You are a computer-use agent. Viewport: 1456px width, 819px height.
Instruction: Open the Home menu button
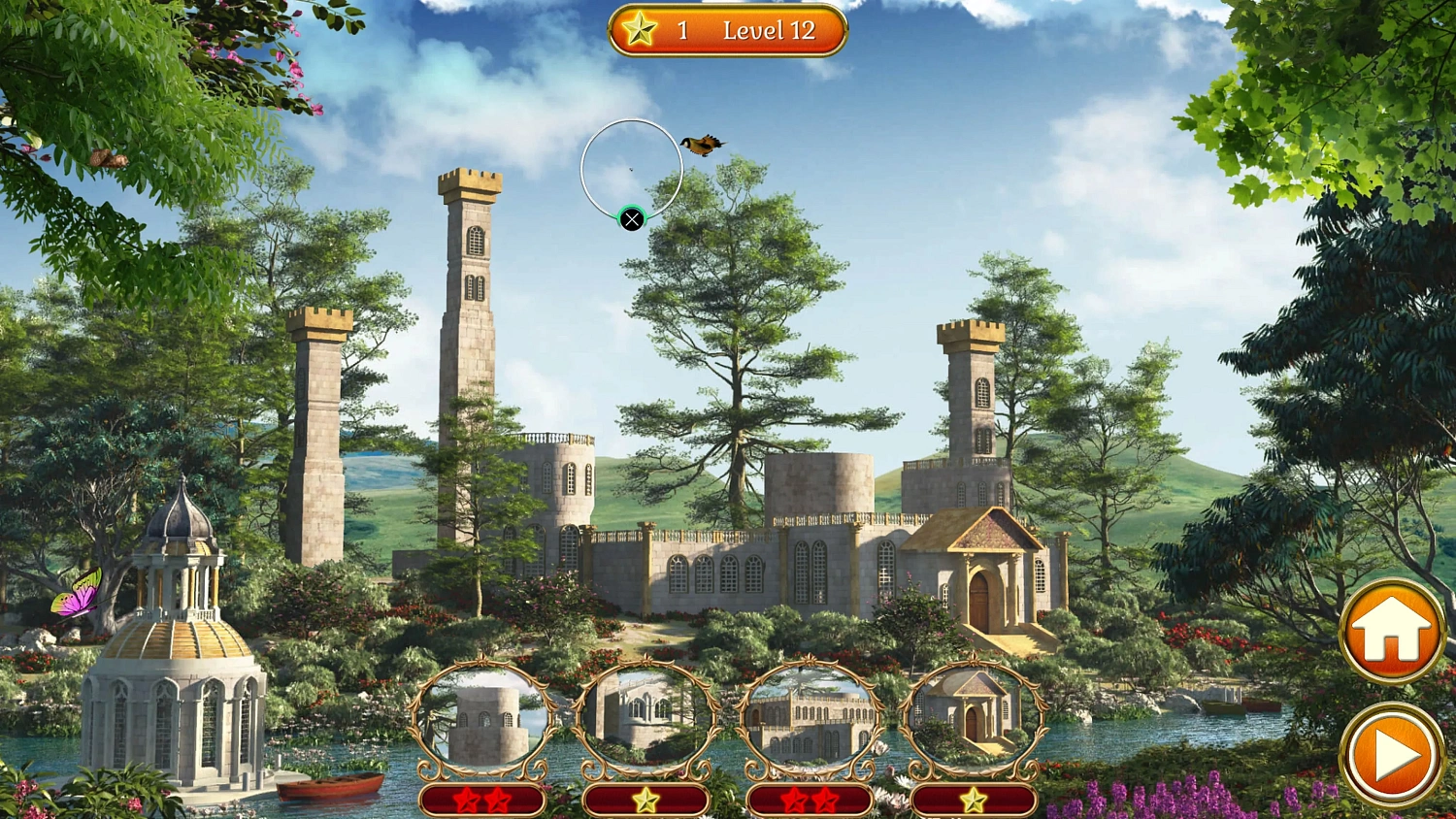(1392, 629)
